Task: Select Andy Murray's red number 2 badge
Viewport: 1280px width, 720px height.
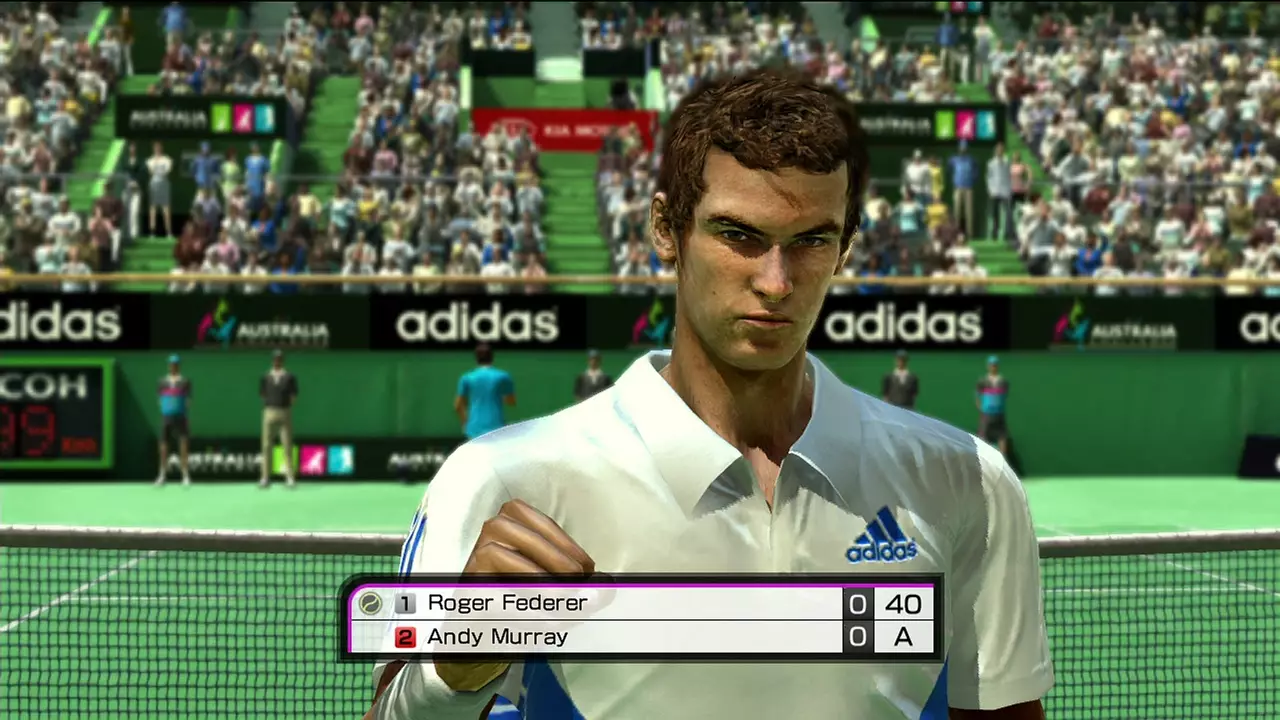Action: coord(403,637)
